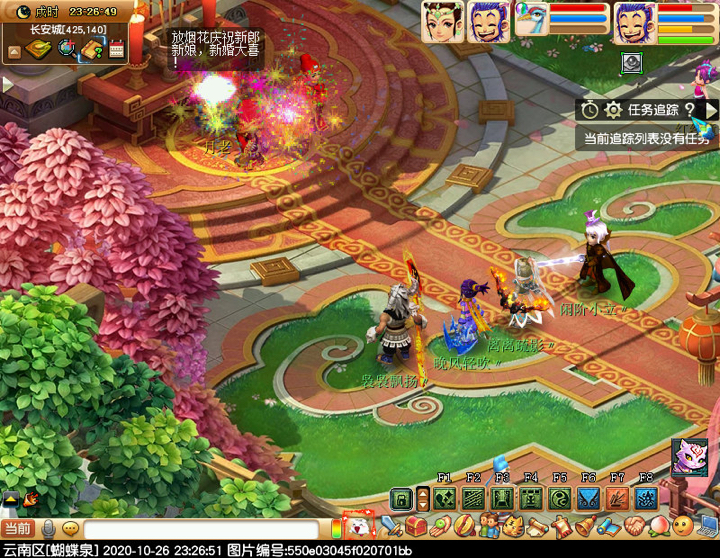This screenshot has width=720, height=558.
Task: Open the treasure chest inventory icon
Action: point(416,526)
